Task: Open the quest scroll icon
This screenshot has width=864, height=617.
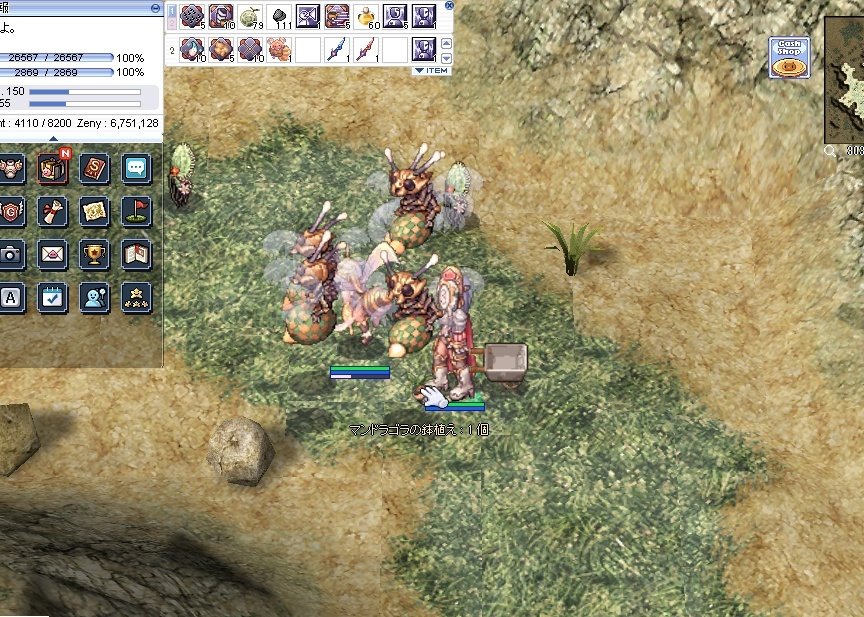Action: (52, 211)
